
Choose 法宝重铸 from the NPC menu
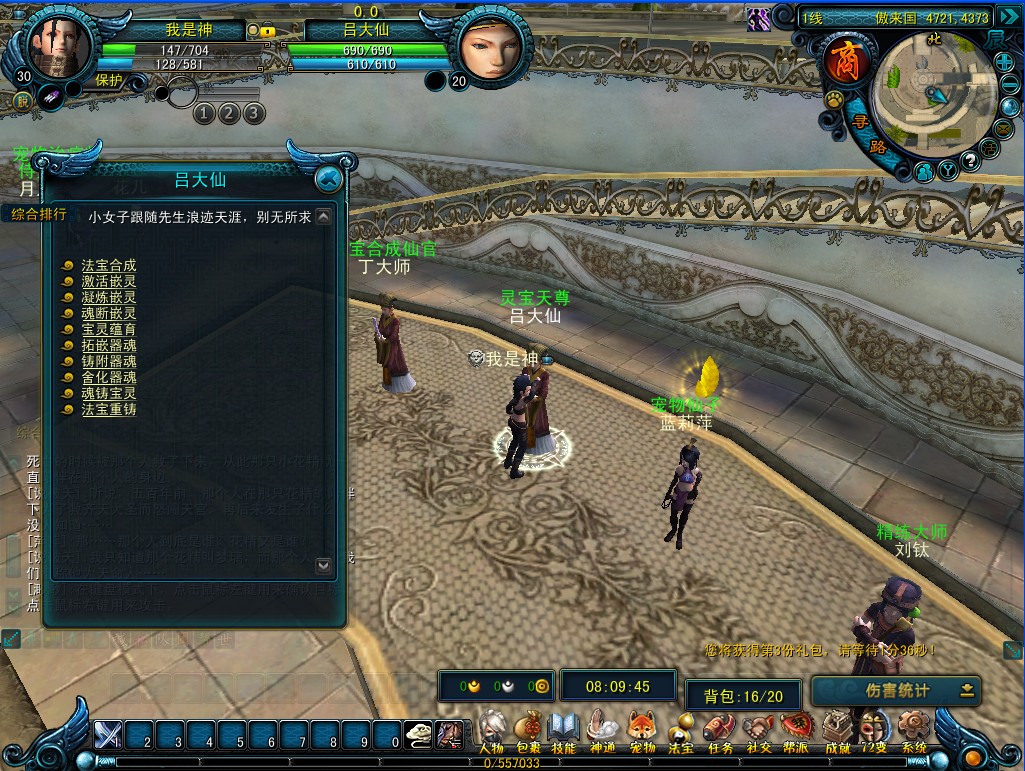[108, 410]
